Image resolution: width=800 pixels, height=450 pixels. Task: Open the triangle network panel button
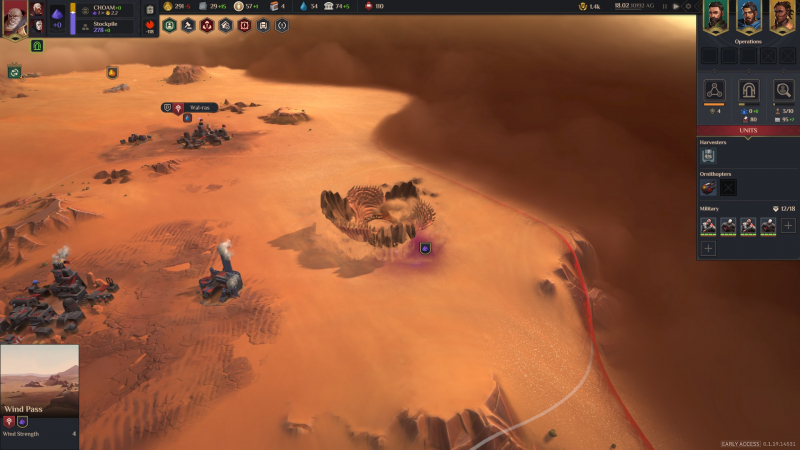pyautogui.click(x=714, y=90)
